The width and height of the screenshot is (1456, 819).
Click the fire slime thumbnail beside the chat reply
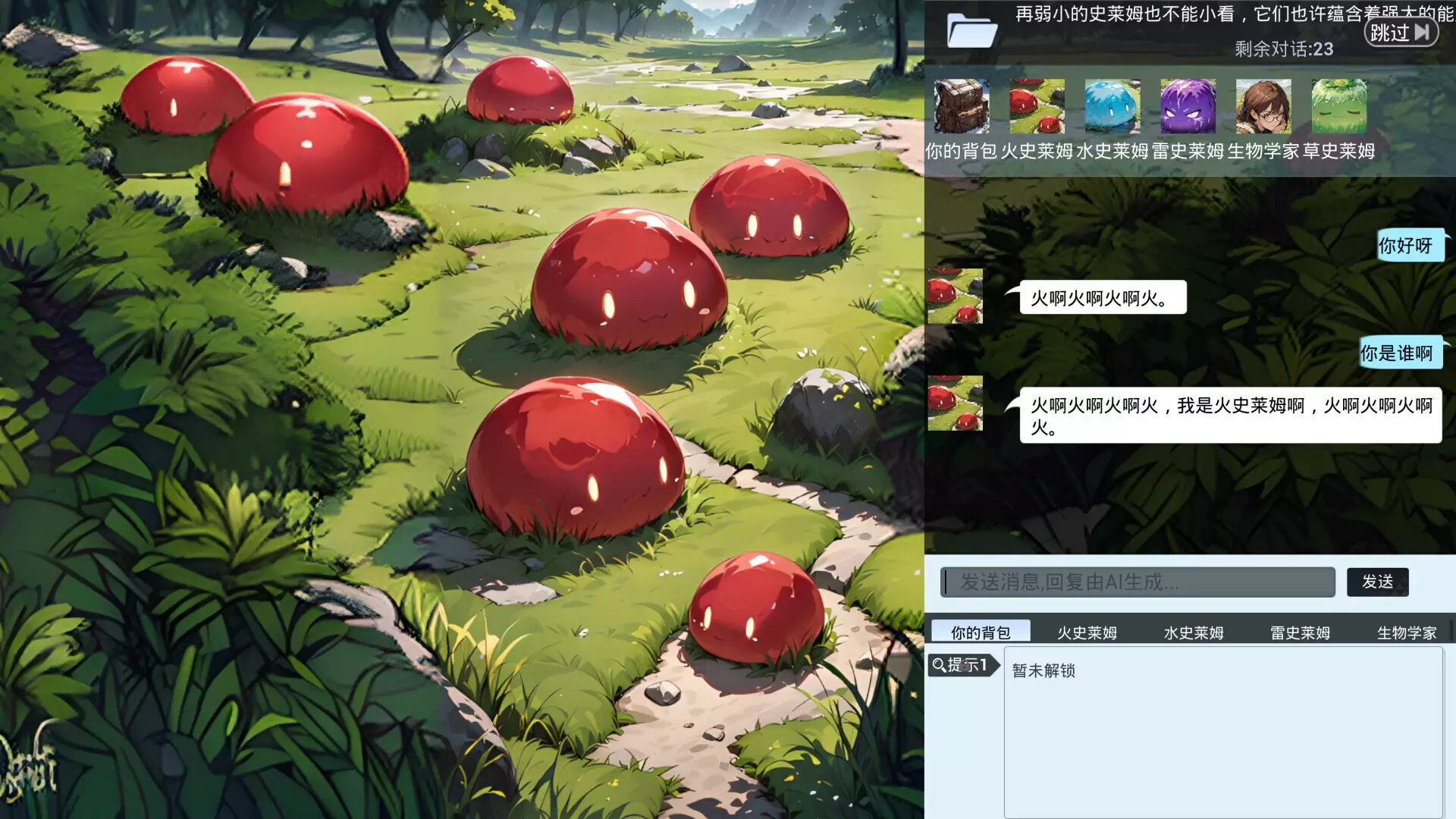[x=955, y=297]
